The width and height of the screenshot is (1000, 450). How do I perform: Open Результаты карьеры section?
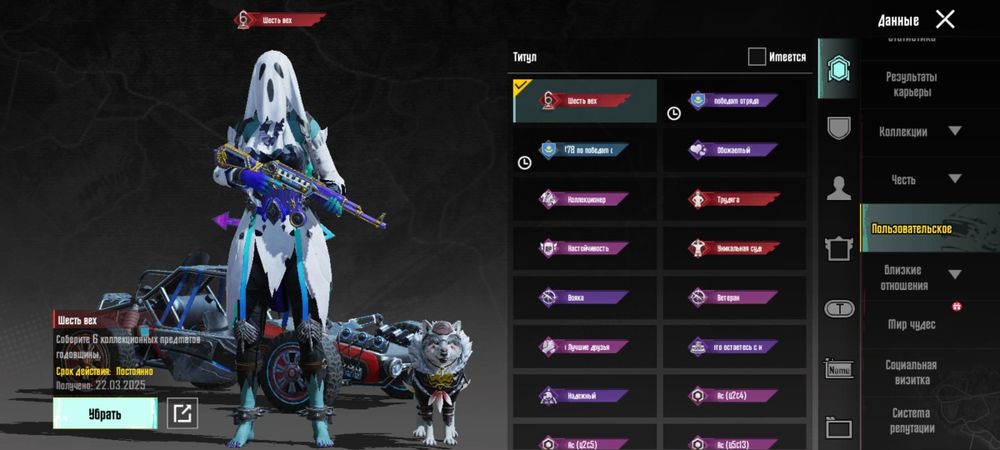coord(910,85)
